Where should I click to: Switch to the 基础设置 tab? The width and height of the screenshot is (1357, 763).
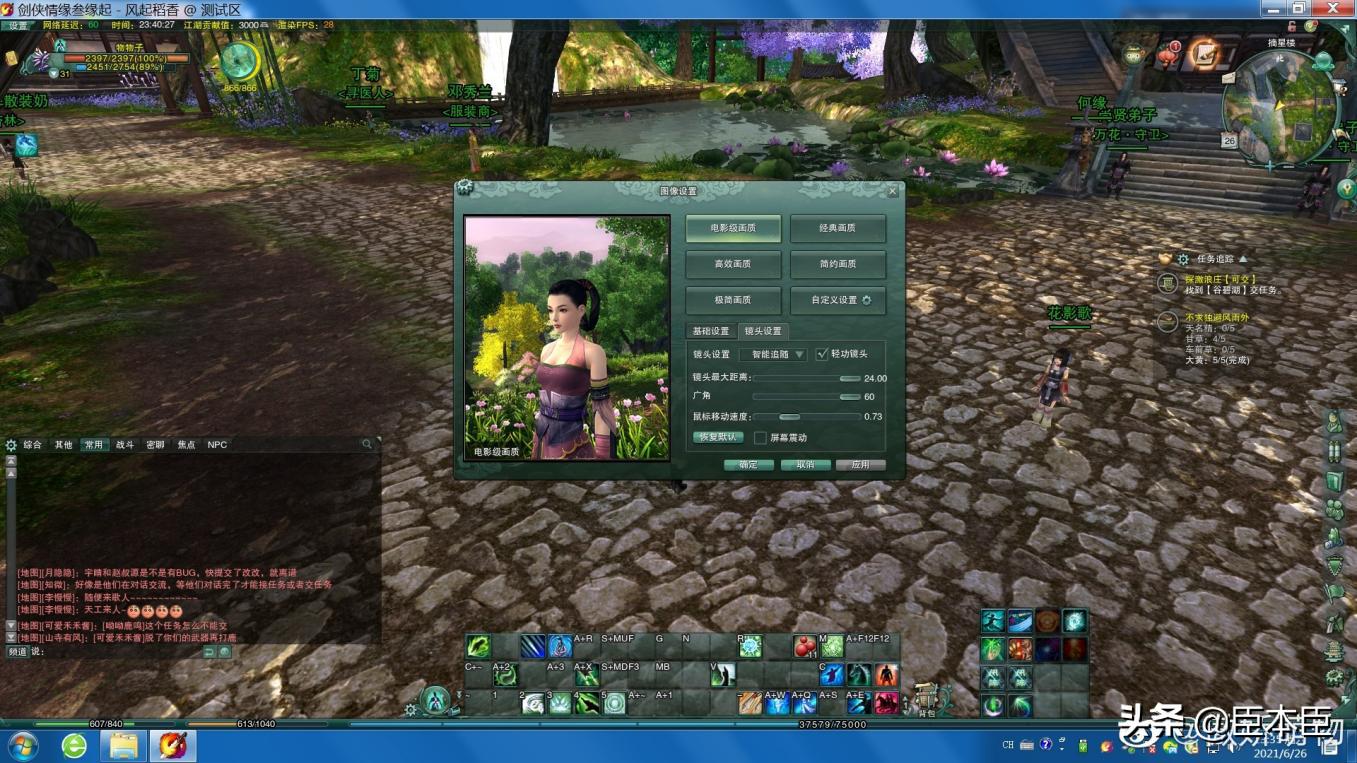click(x=711, y=331)
